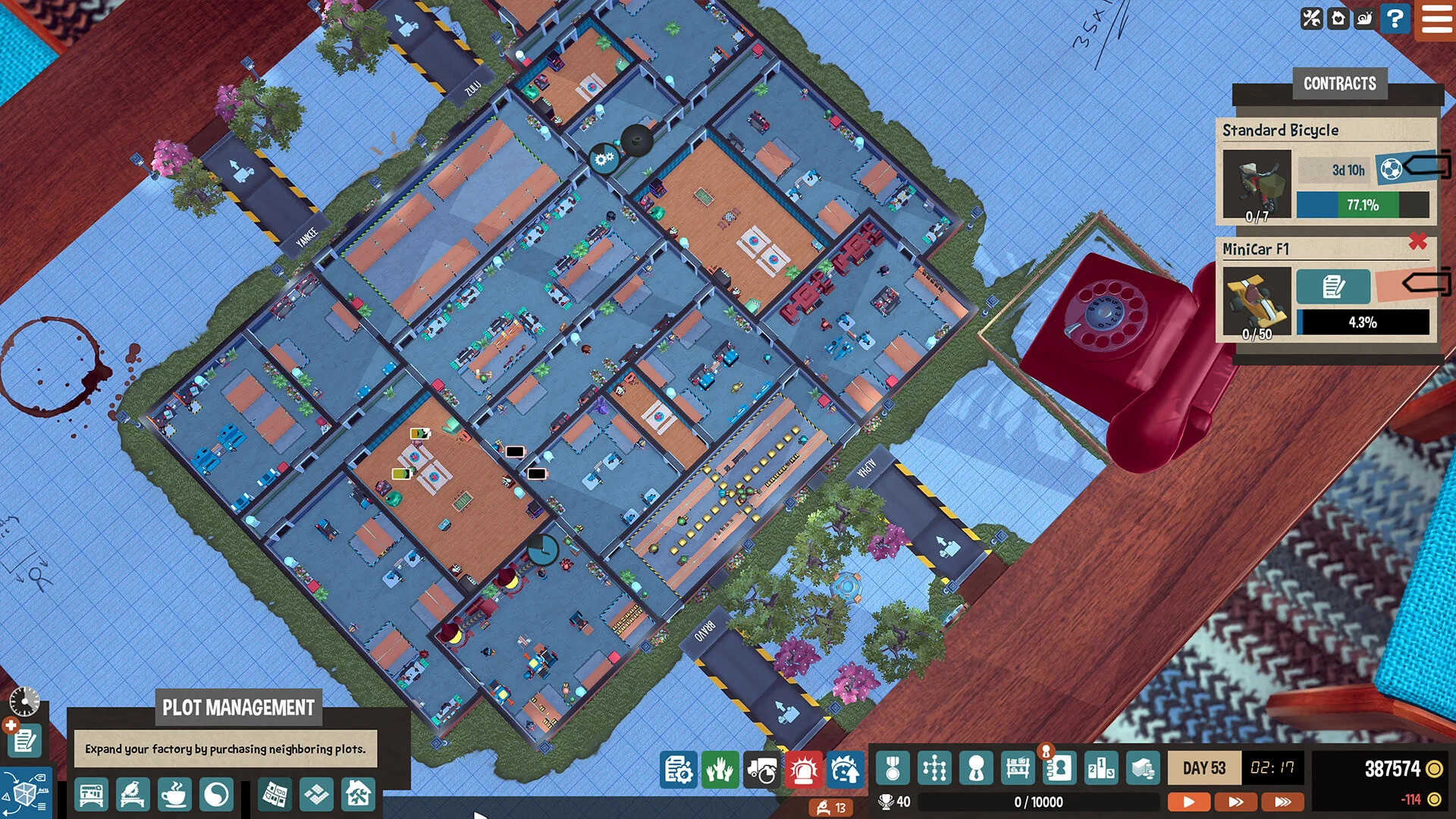View achievements via the medal icon
1456x819 pixels.
pyautogui.click(x=893, y=768)
